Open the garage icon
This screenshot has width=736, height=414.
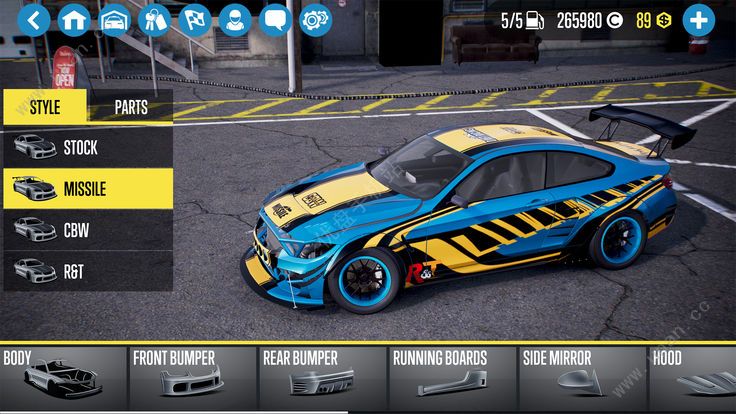114,19
